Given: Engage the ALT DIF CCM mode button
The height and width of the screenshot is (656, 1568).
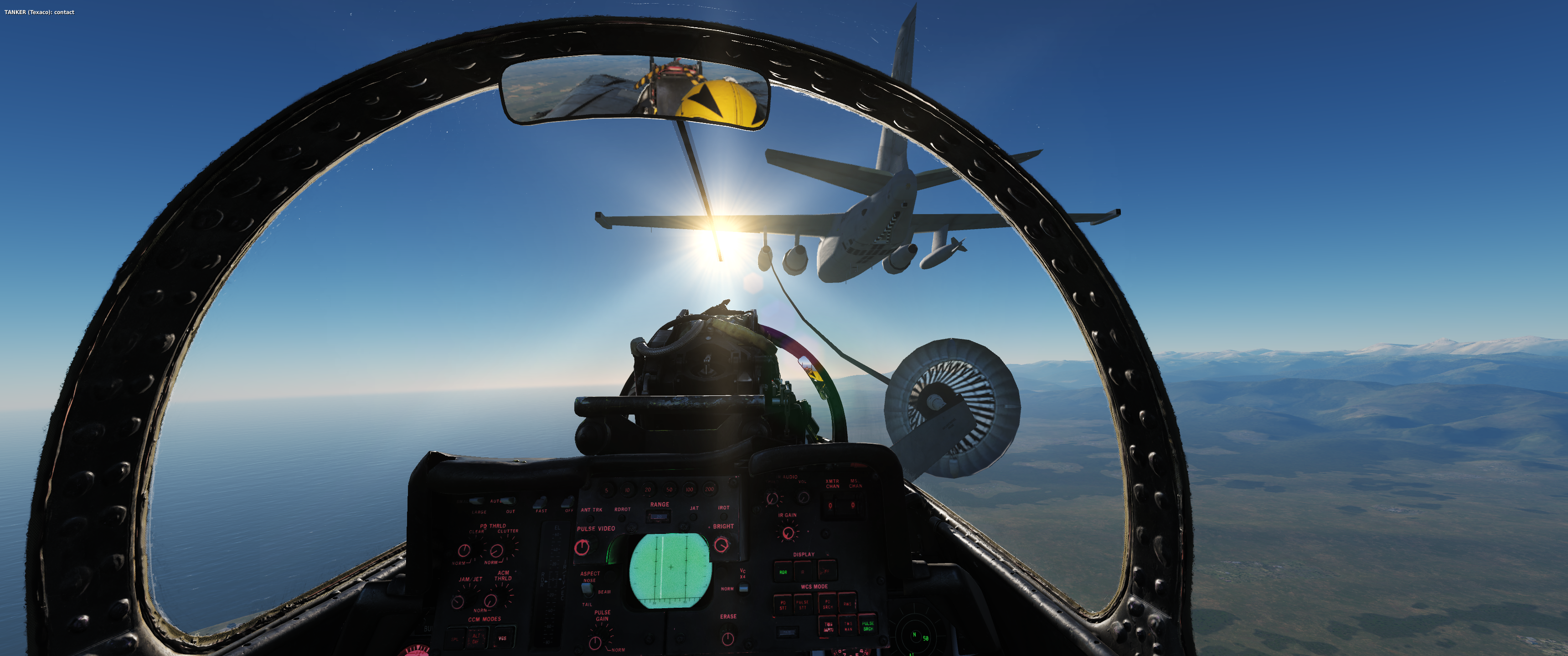Looking at the screenshot, I should pyautogui.click(x=477, y=638).
